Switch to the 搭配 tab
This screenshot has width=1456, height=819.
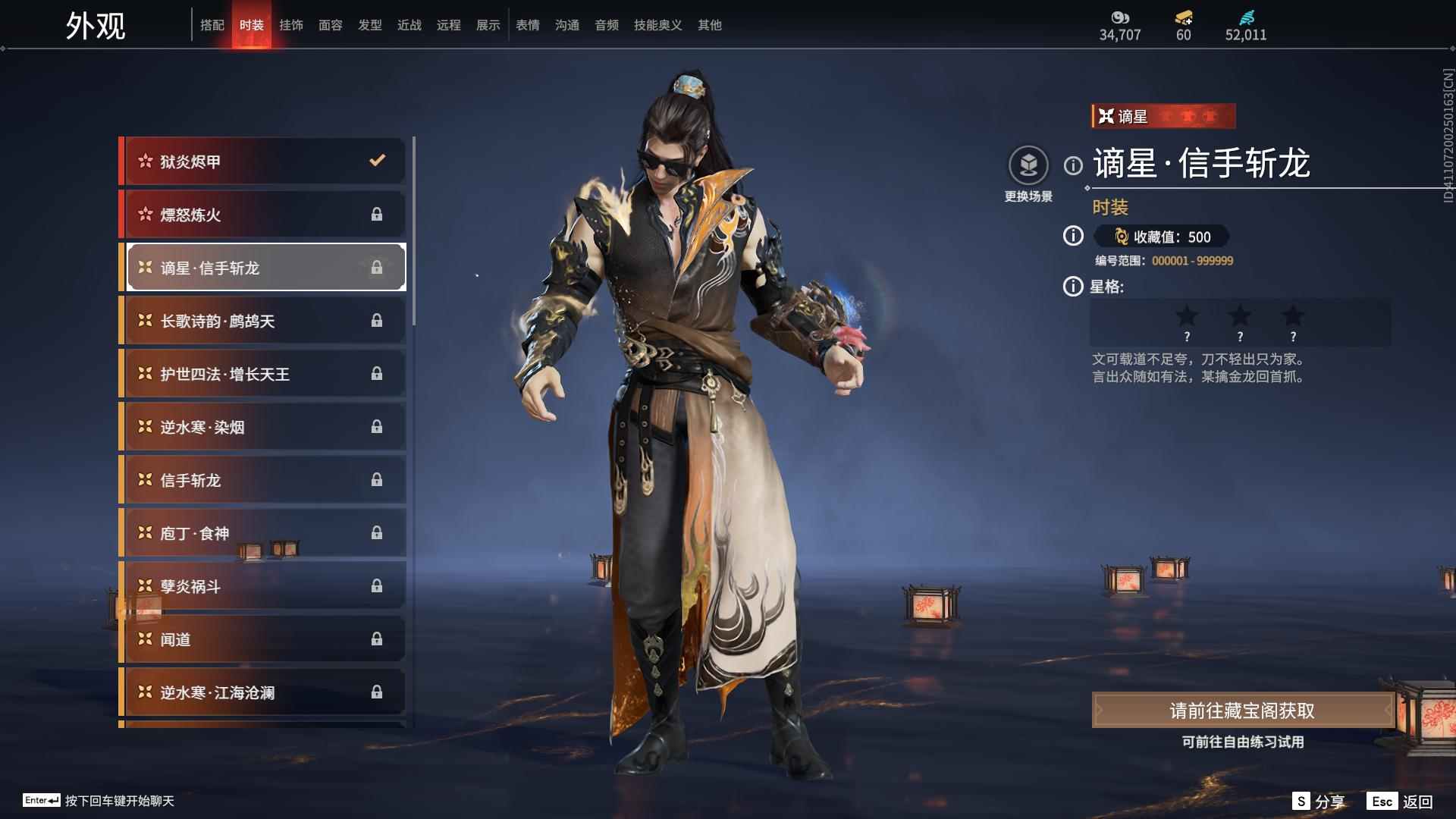(x=212, y=25)
